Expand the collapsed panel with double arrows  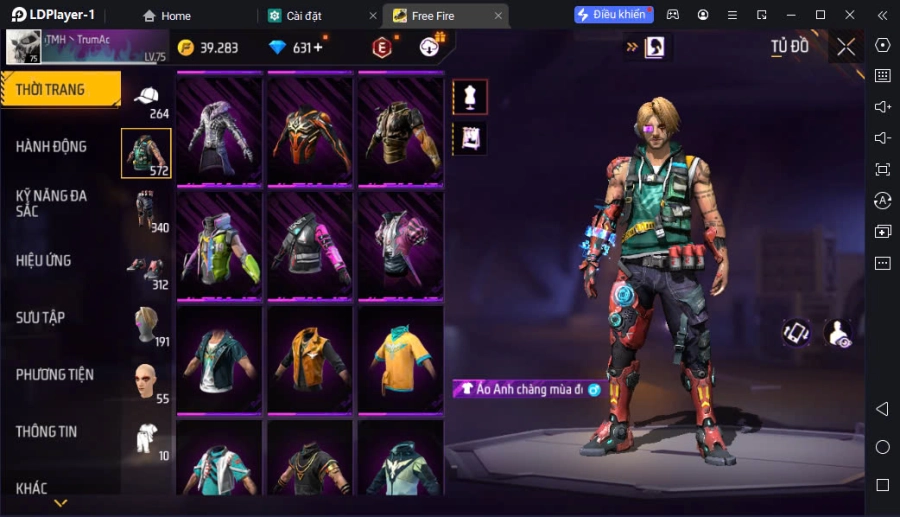point(632,47)
